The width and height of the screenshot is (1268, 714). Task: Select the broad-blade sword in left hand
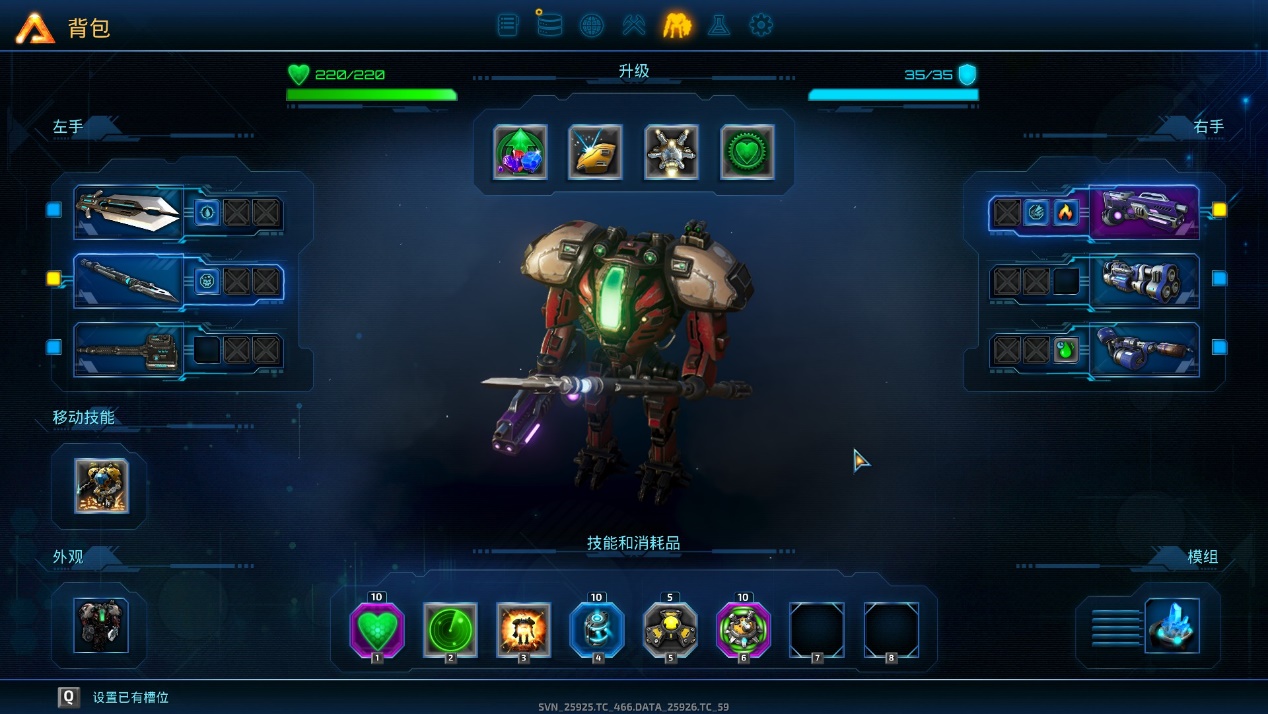(128, 211)
